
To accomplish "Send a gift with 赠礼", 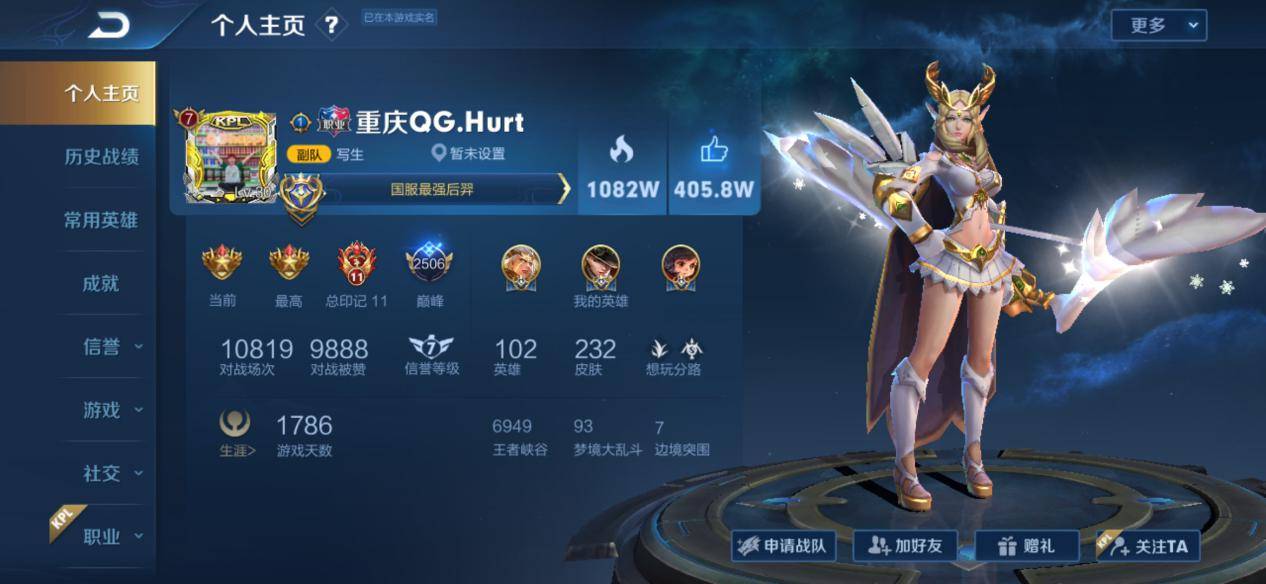I will click(x=1027, y=546).
